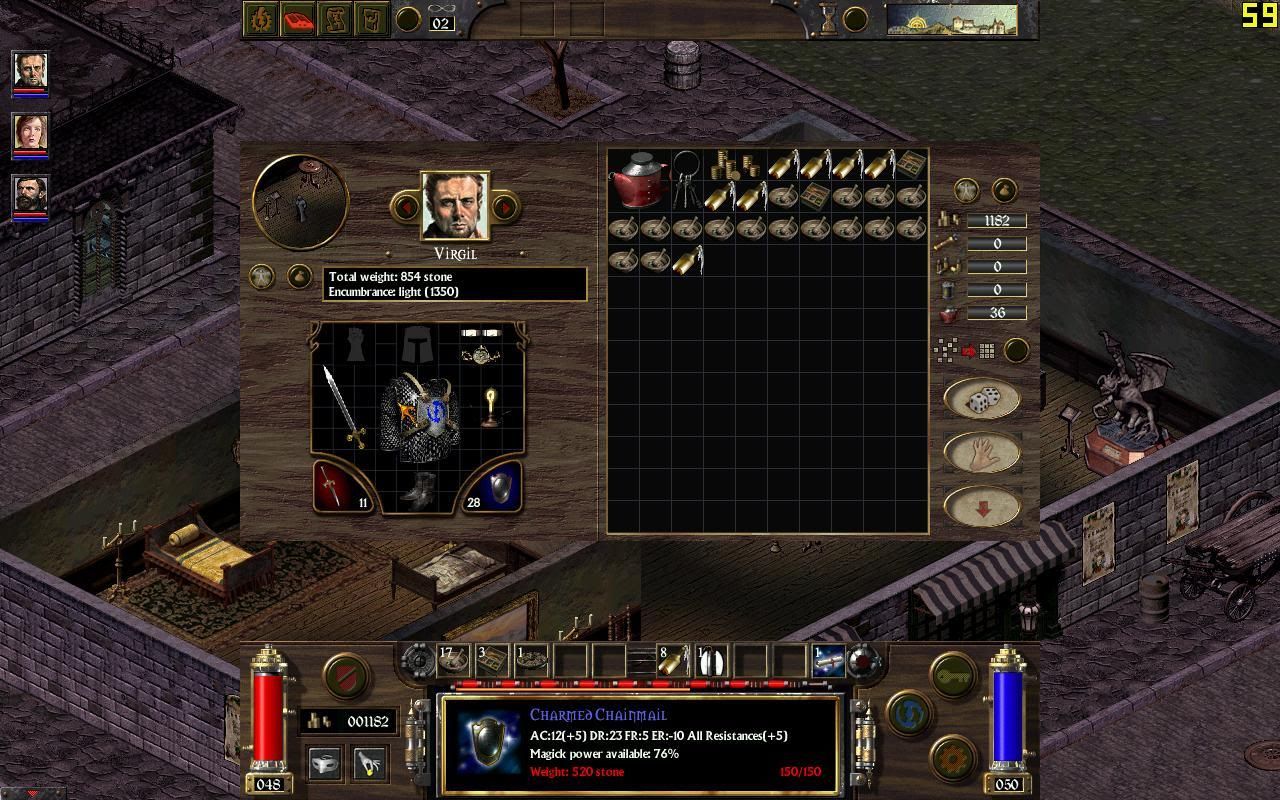Select the equipped amulet slot
The width and height of the screenshot is (1280, 800).
tap(482, 353)
